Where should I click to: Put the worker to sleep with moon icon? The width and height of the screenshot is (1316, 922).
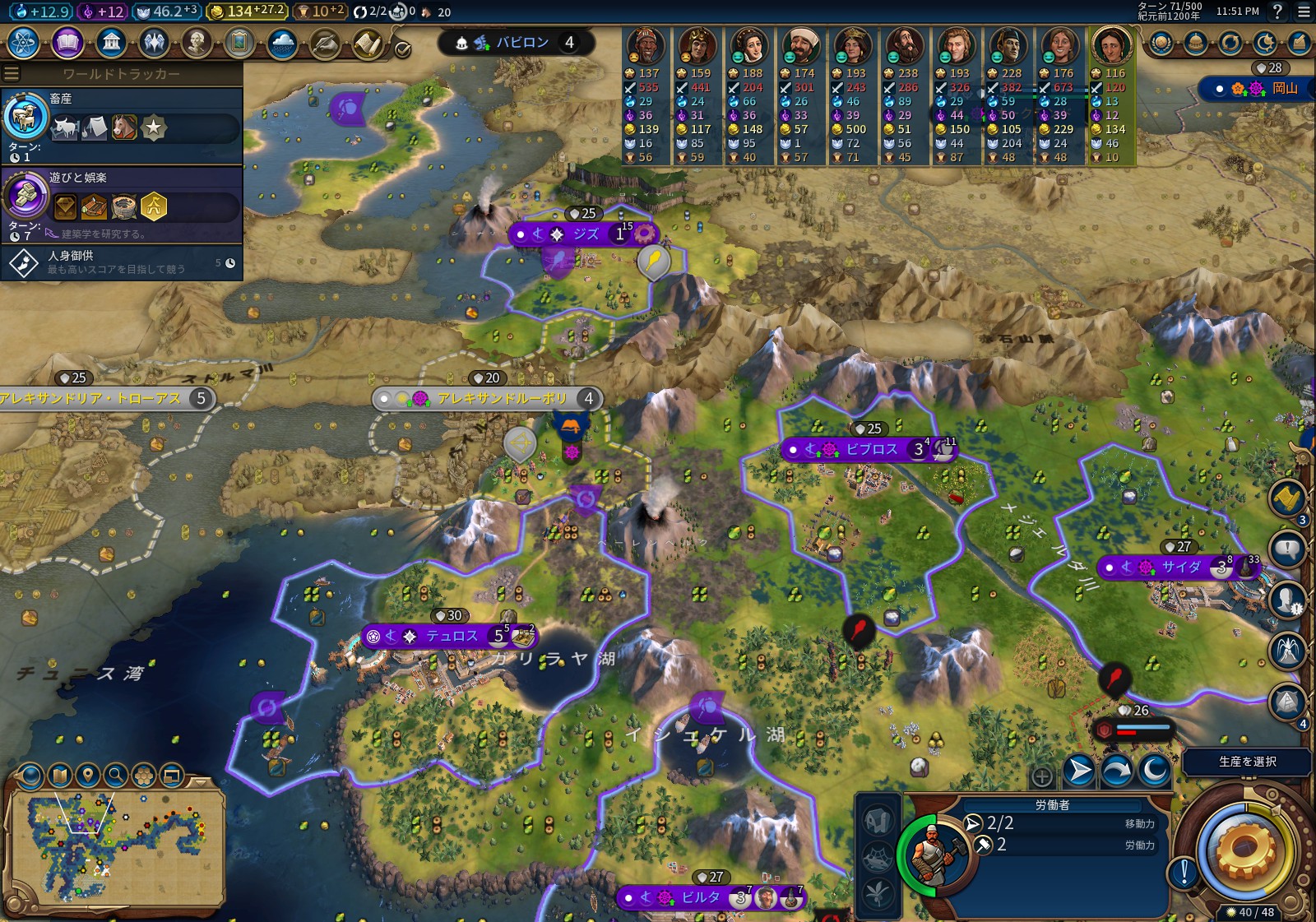pyautogui.click(x=1154, y=771)
